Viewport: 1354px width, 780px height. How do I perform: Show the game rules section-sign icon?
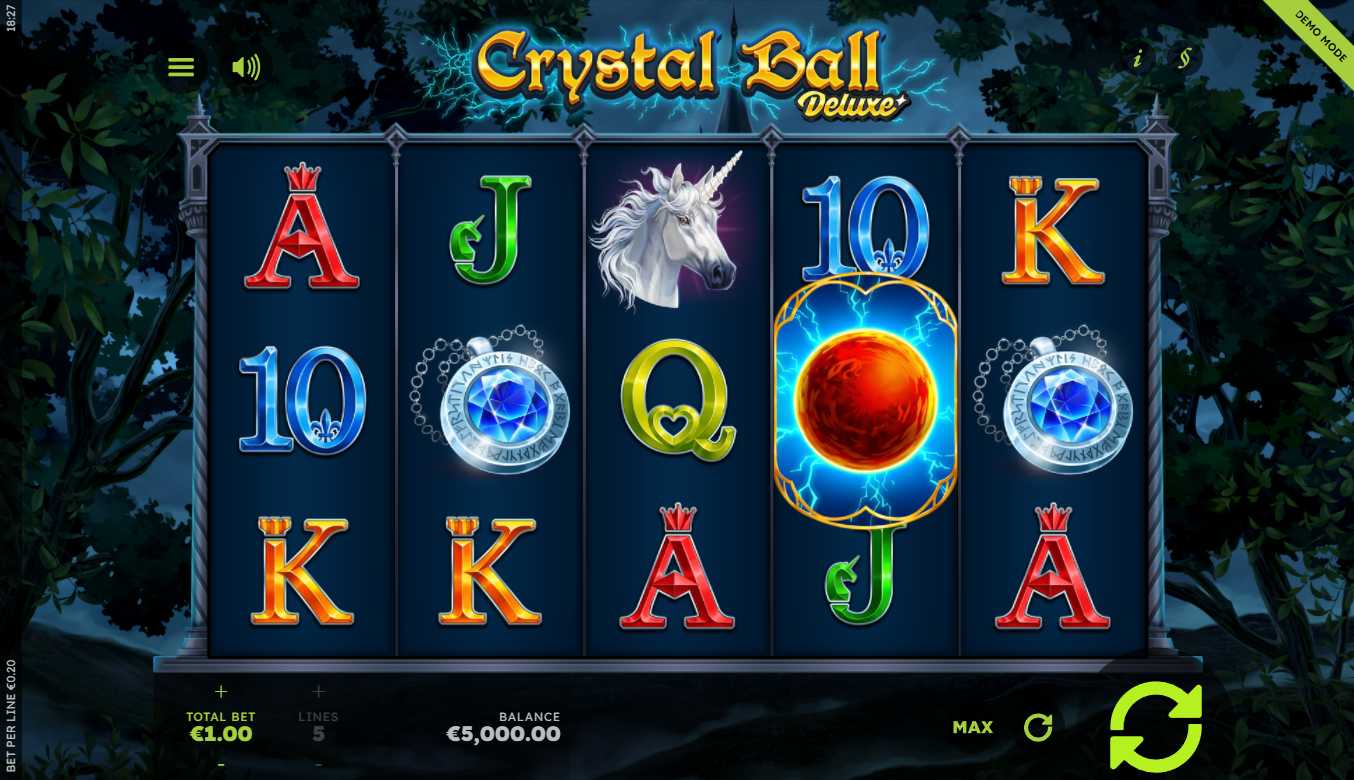(x=1184, y=59)
